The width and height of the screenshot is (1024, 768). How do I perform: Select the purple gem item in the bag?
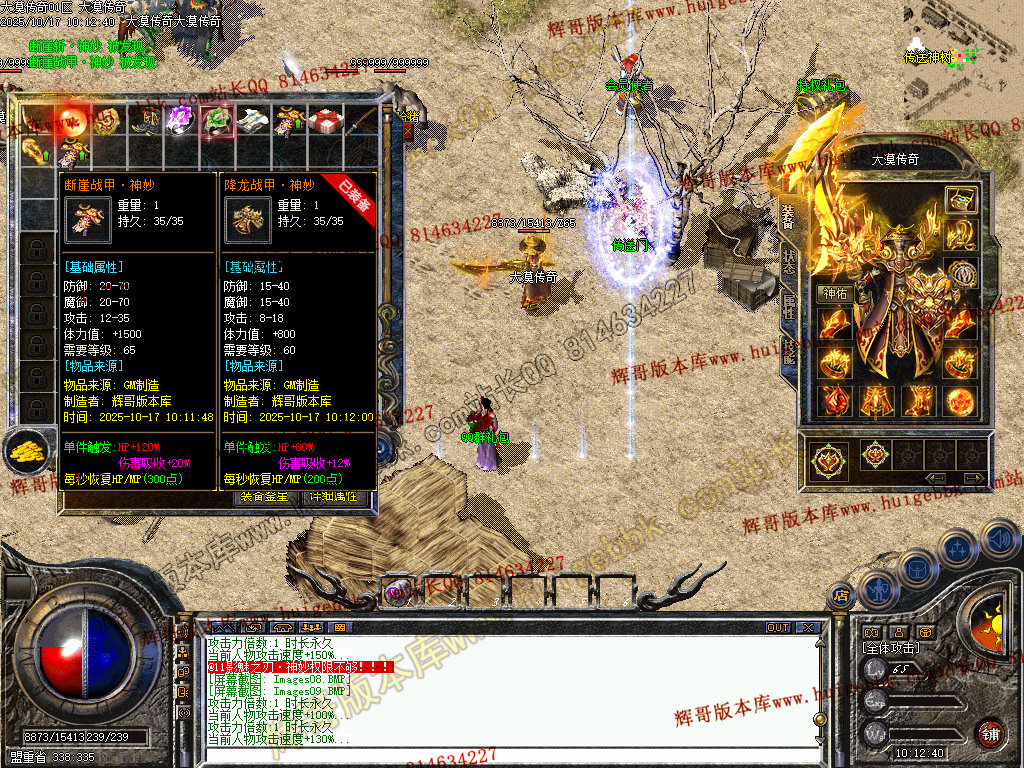(x=179, y=120)
